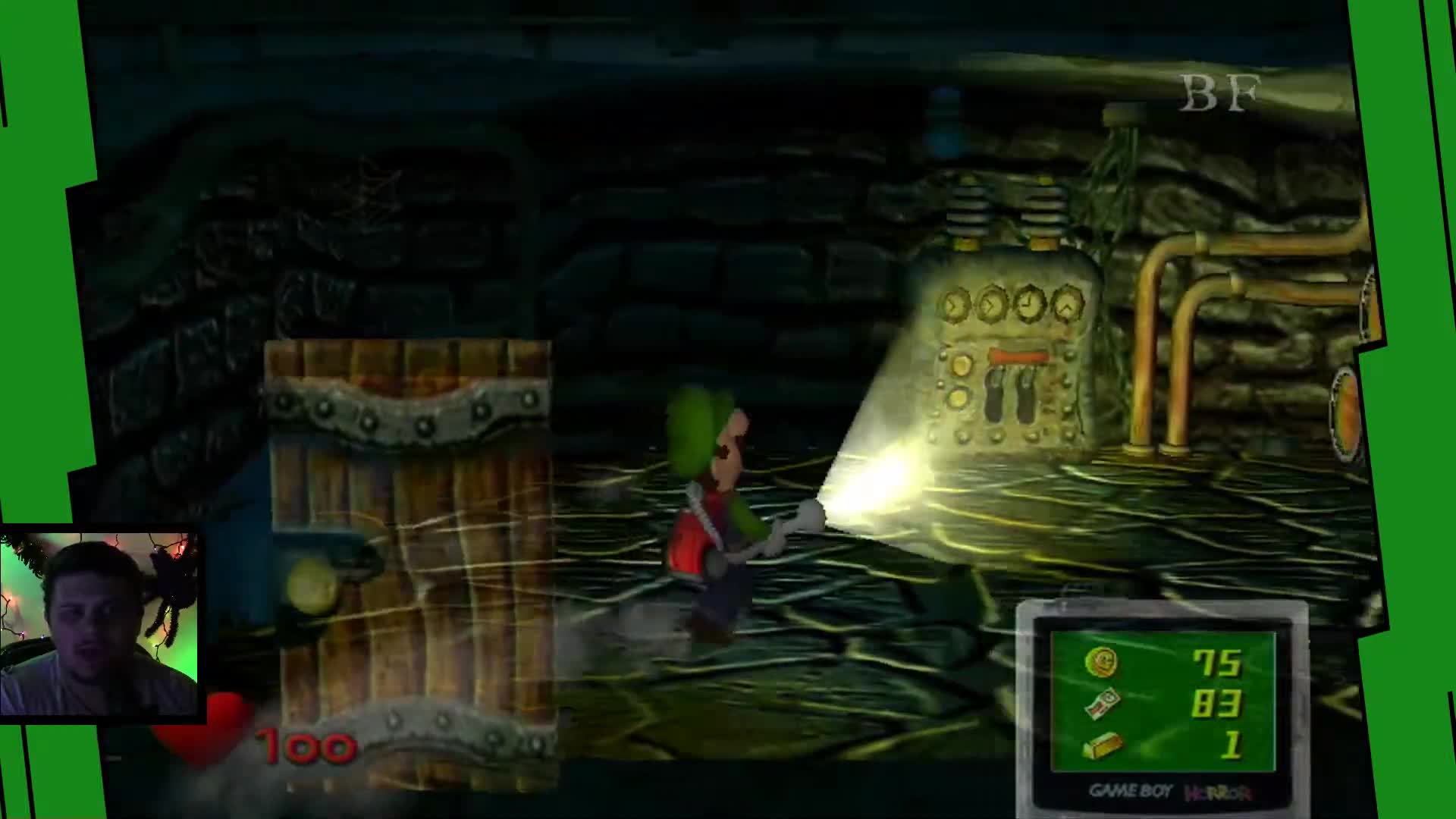Flip the right breaker switch on the fuse box
Viewport: 1456px width, 819px height.
[x=1025, y=394]
